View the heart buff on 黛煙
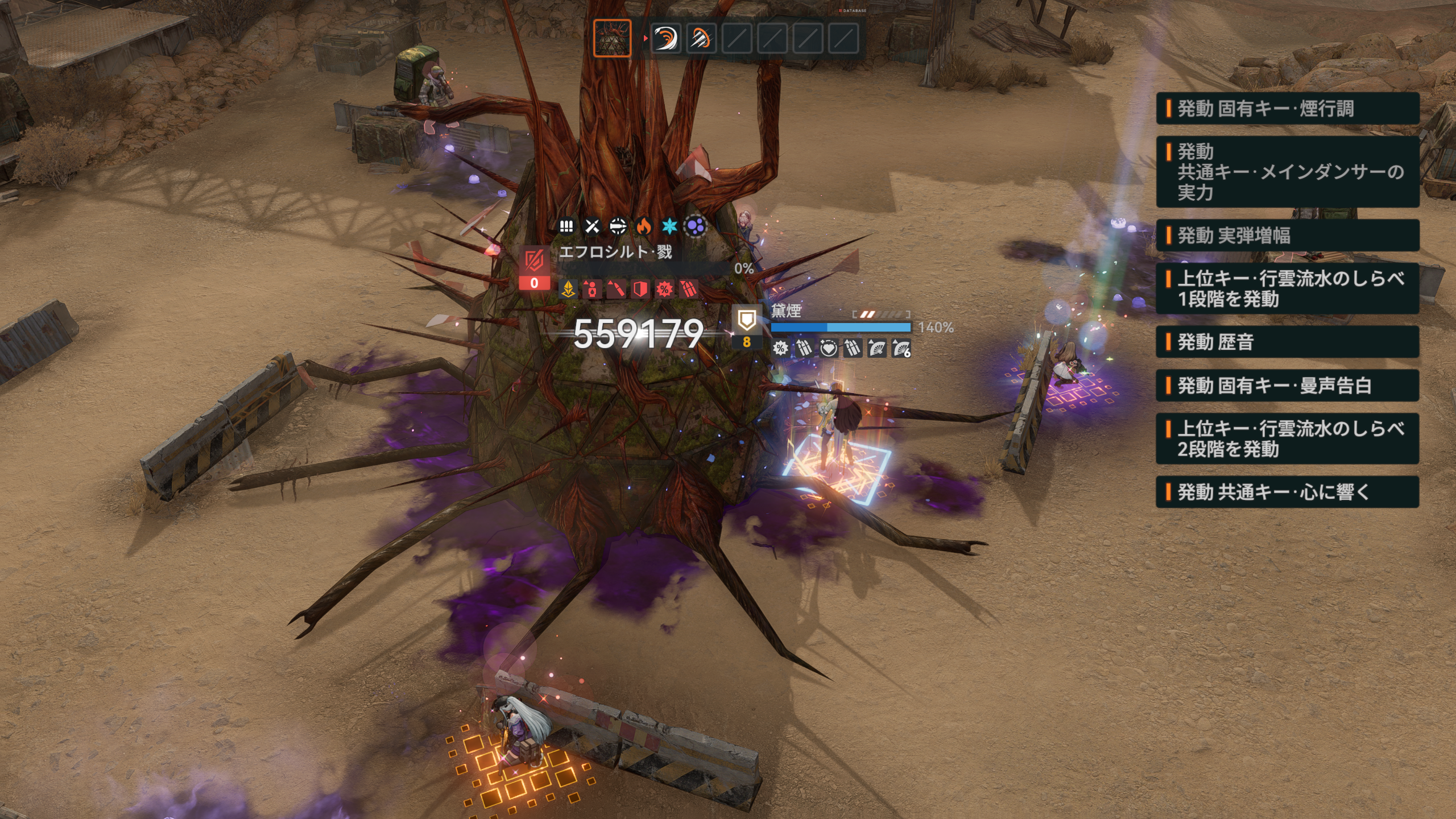This screenshot has height=819, width=1456. (x=828, y=348)
